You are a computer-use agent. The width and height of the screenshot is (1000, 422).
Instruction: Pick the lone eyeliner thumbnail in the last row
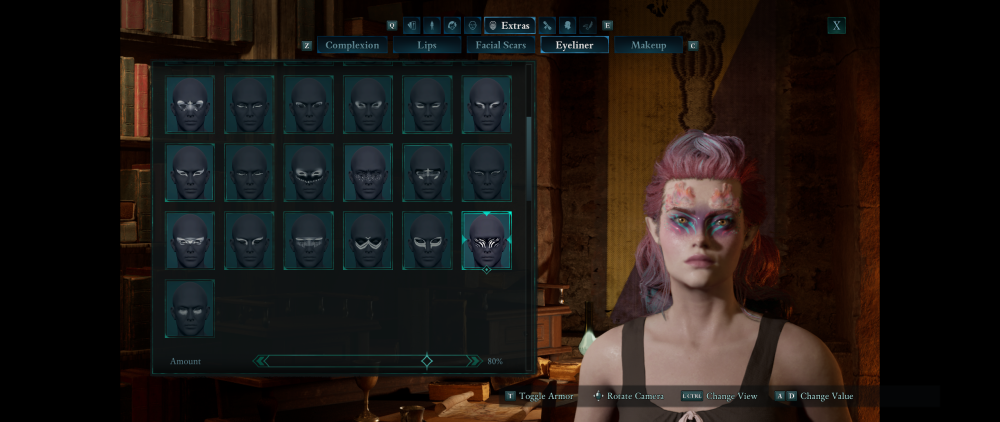click(190, 308)
